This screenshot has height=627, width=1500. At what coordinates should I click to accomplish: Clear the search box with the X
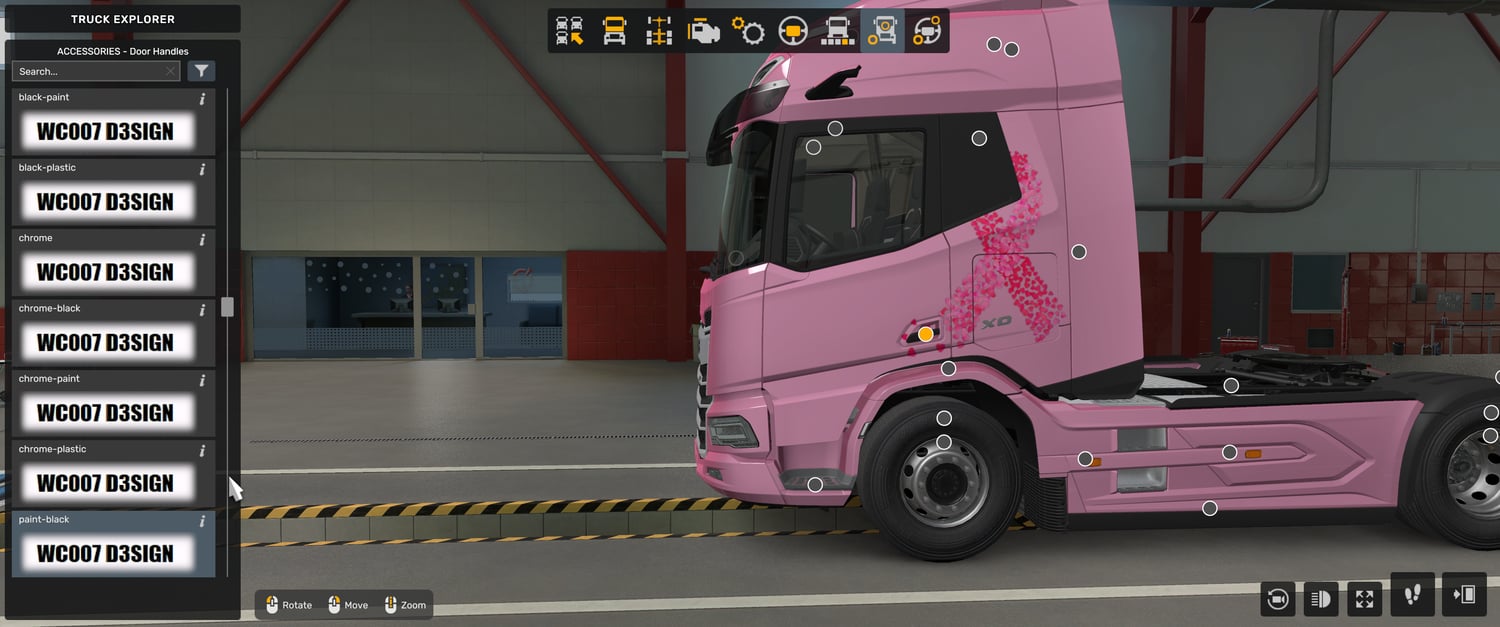(x=171, y=72)
